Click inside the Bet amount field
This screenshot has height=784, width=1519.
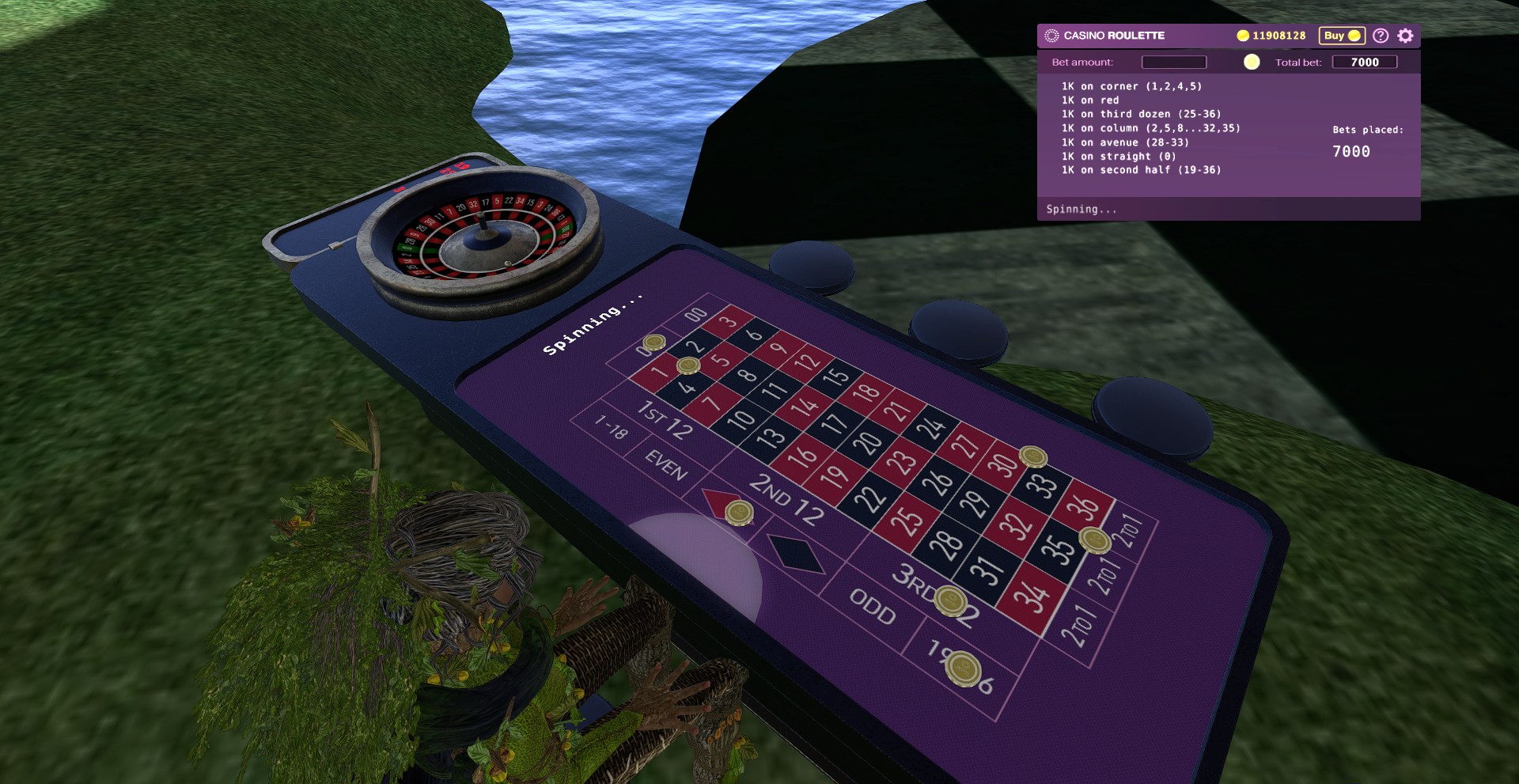1174,62
